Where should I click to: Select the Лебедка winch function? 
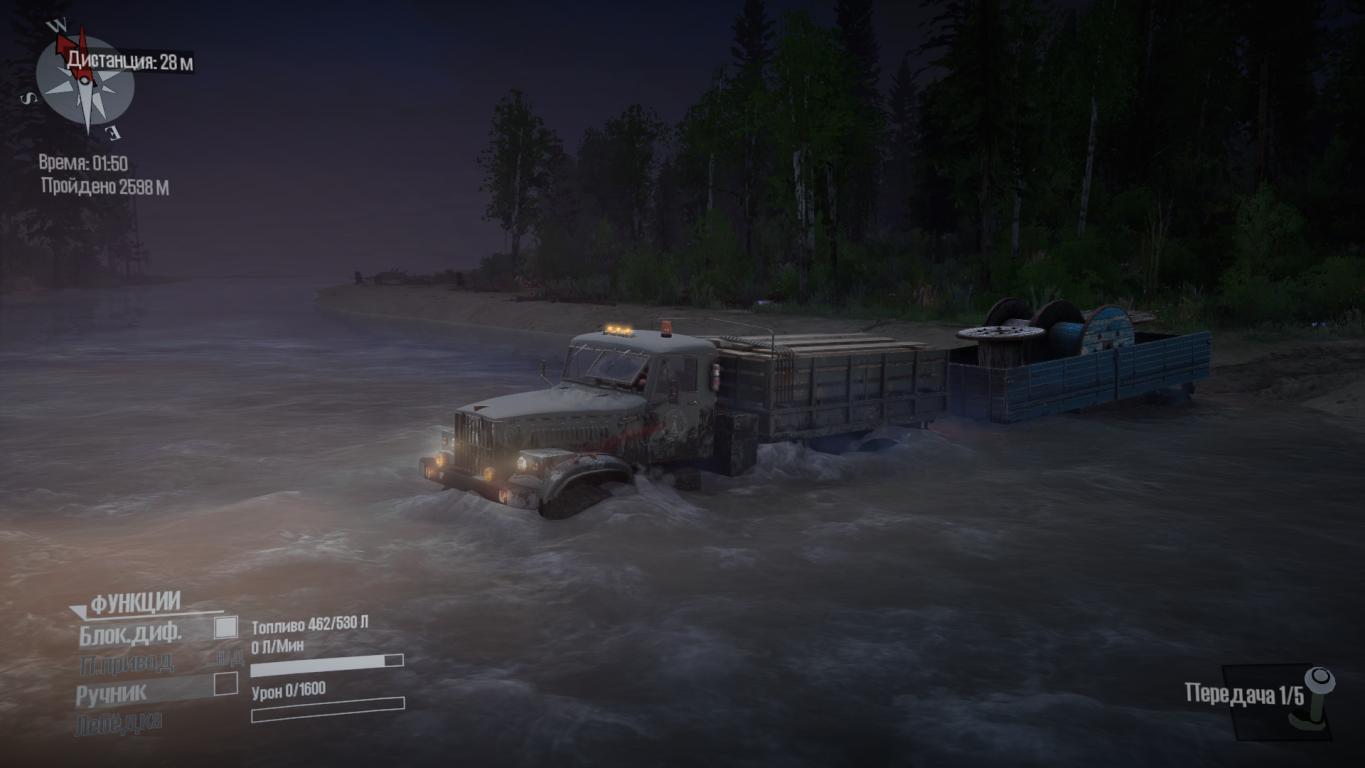pyautogui.click(x=118, y=722)
